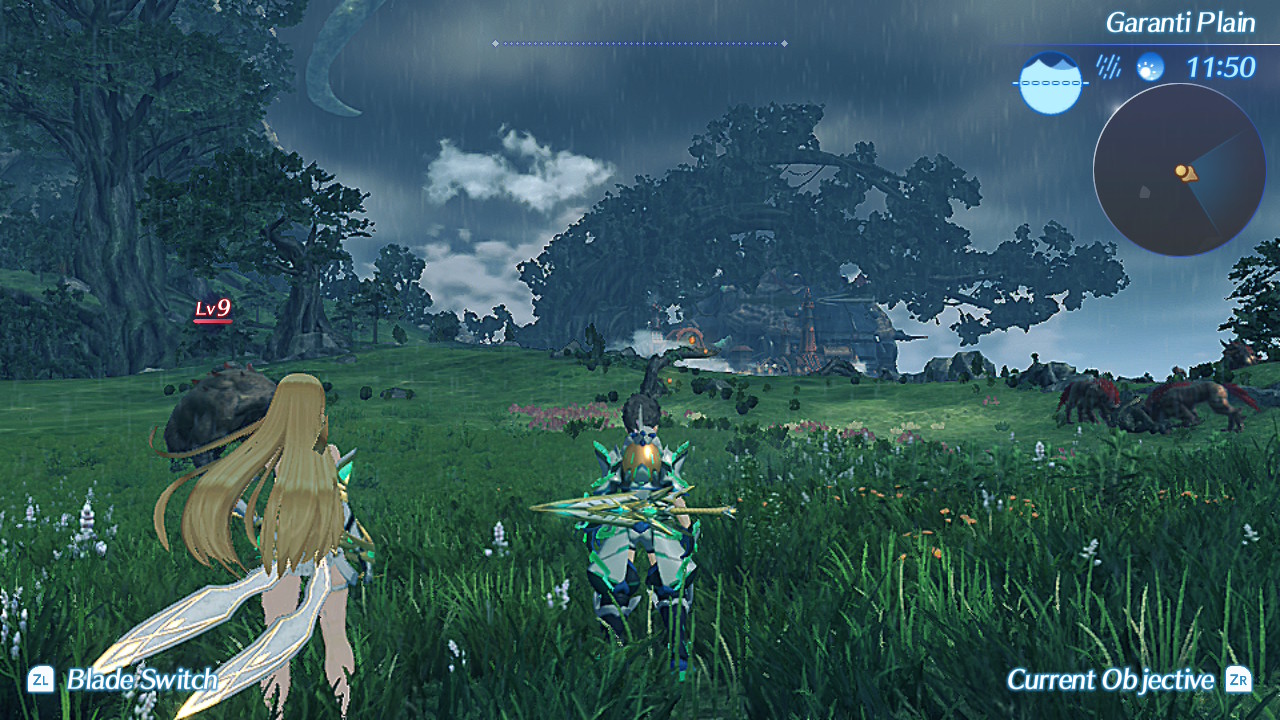This screenshot has height=720, width=1280.
Task: Click the cloud sea tide level icon
Action: pyautogui.click(x=1051, y=83)
